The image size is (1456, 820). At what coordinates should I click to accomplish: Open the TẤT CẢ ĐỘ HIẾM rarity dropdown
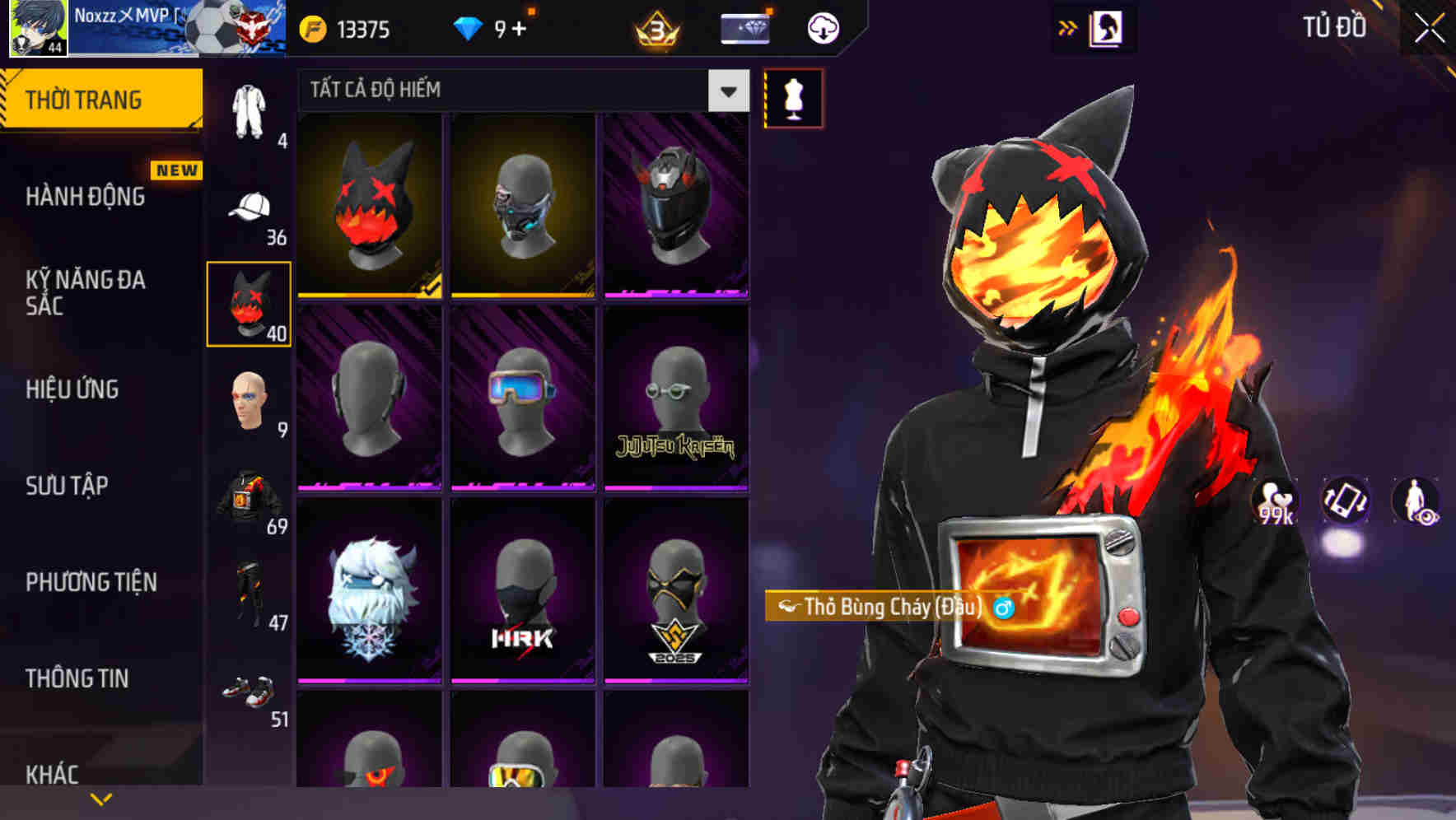(511, 91)
